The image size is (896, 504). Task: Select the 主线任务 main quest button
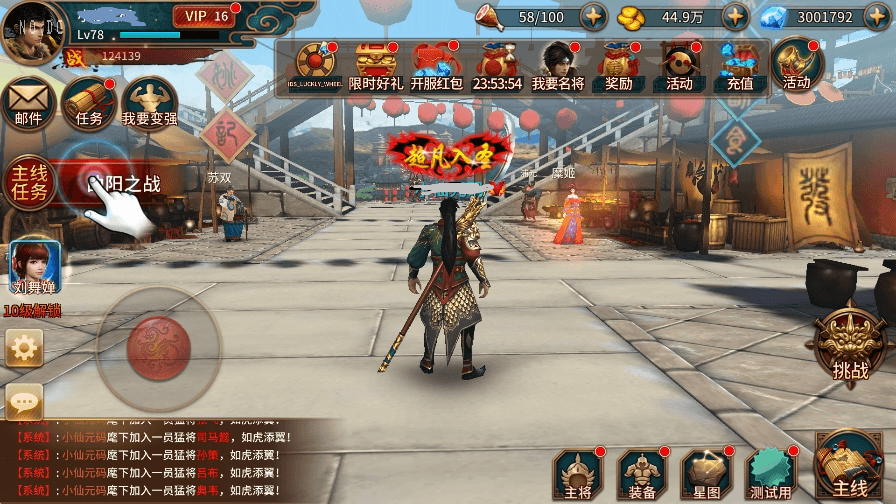(x=27, y=181)
